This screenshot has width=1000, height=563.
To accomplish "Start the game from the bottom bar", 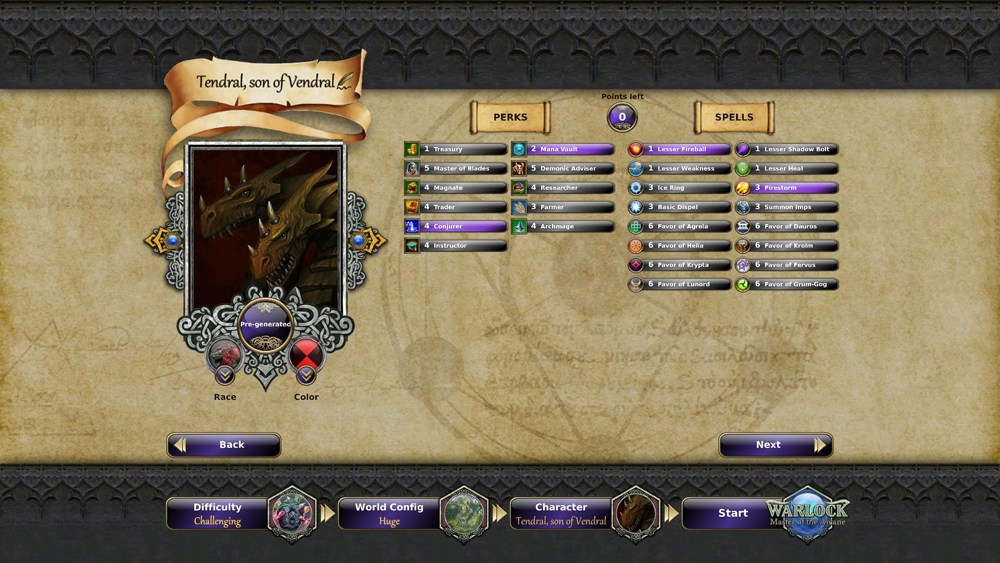I will point(733,514).
